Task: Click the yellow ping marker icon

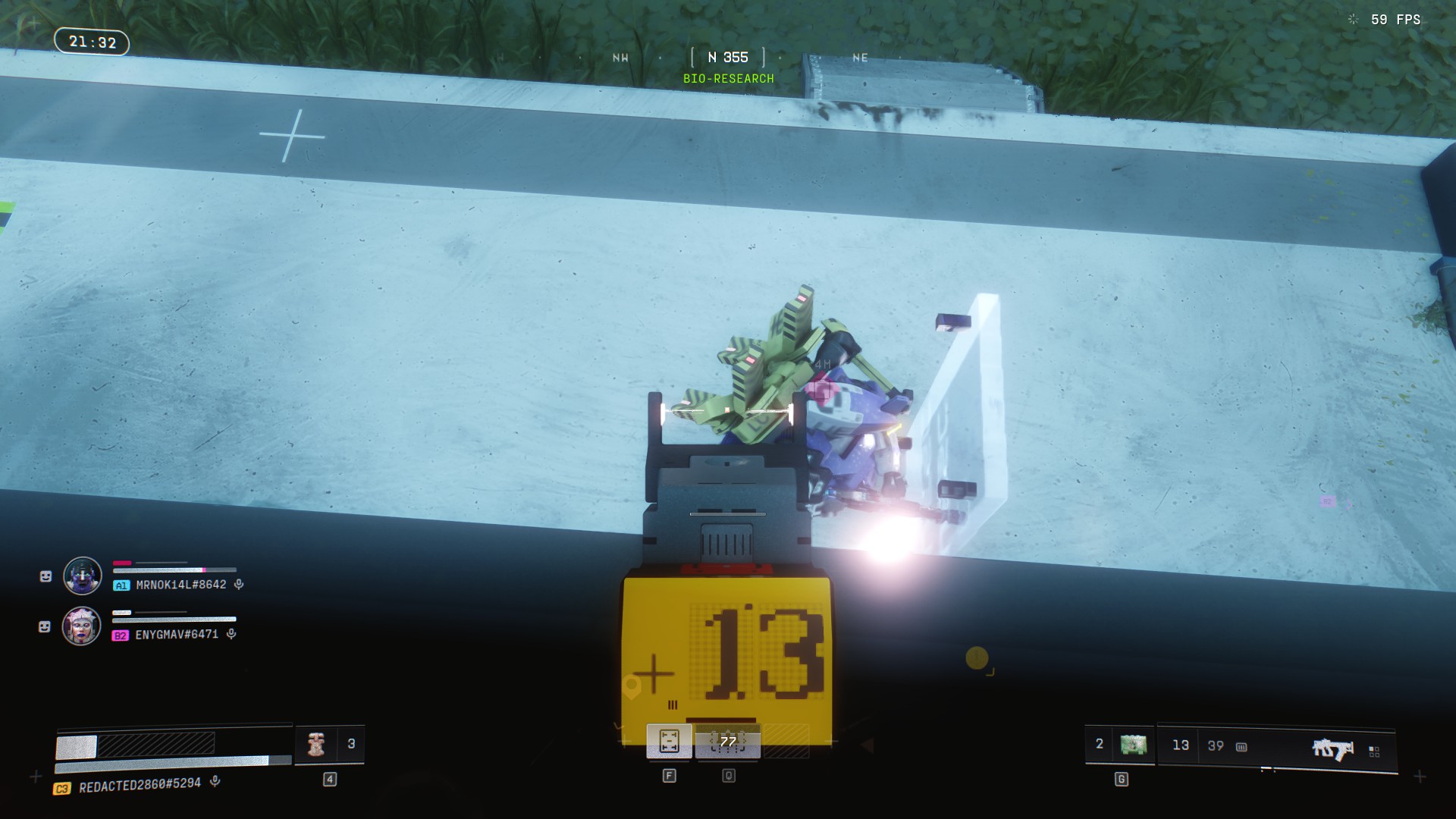Action: 977,657
